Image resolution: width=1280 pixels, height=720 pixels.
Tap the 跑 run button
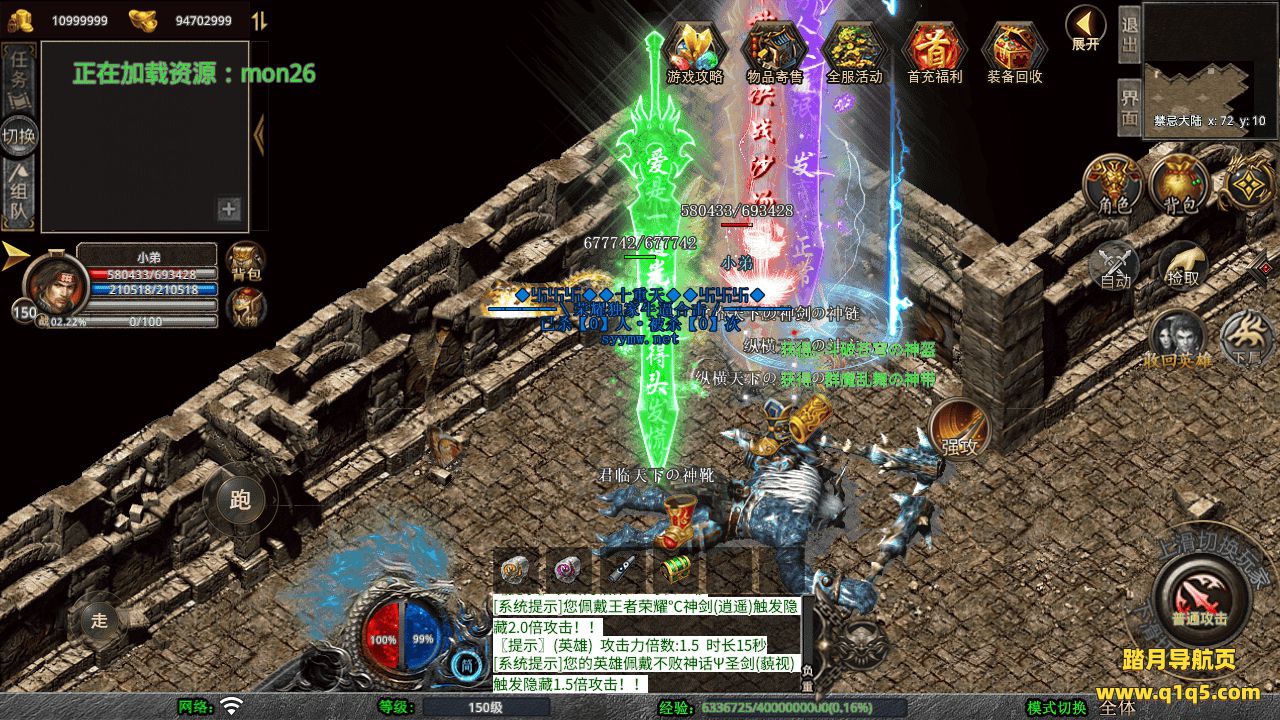tap(240, 500)
